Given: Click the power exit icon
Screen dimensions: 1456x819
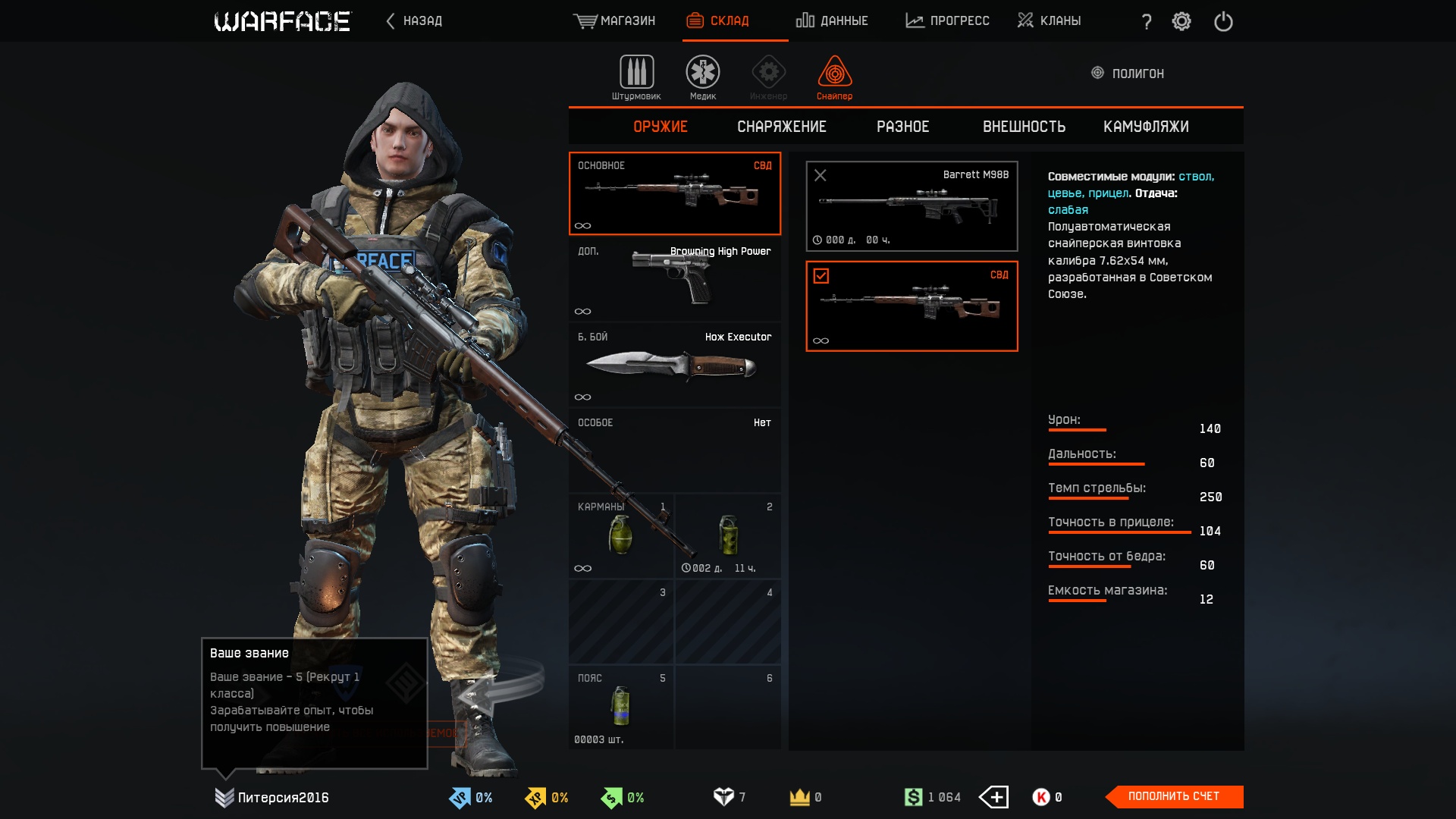Looking at the screenshot, I should [1223, 21].
